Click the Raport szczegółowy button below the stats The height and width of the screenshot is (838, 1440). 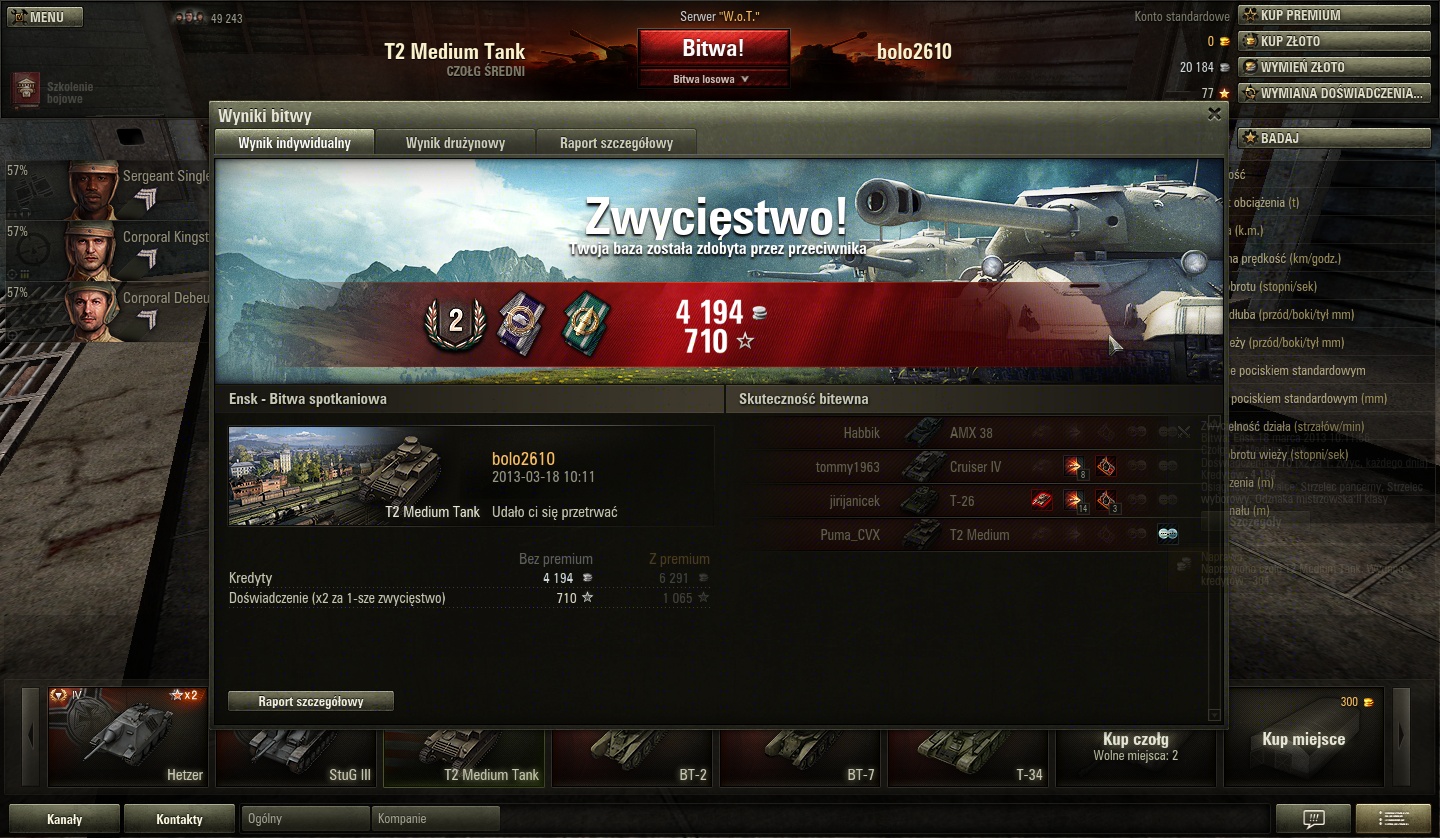(311, 702)
